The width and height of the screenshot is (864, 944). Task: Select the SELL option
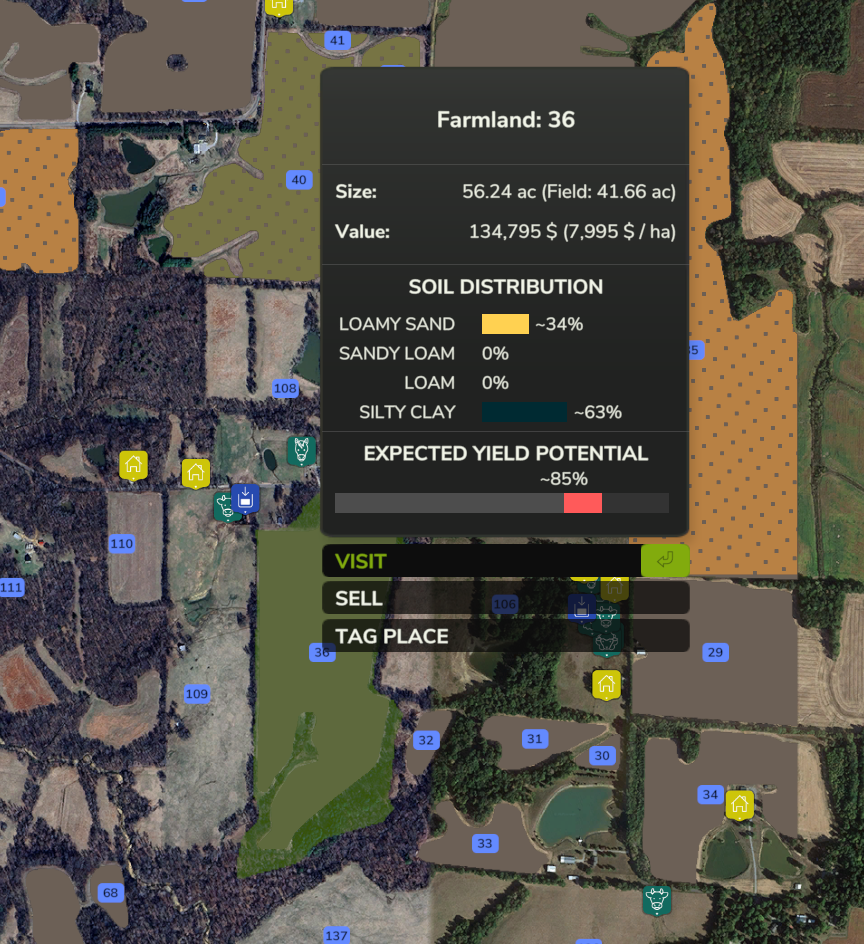coord(505,598)
